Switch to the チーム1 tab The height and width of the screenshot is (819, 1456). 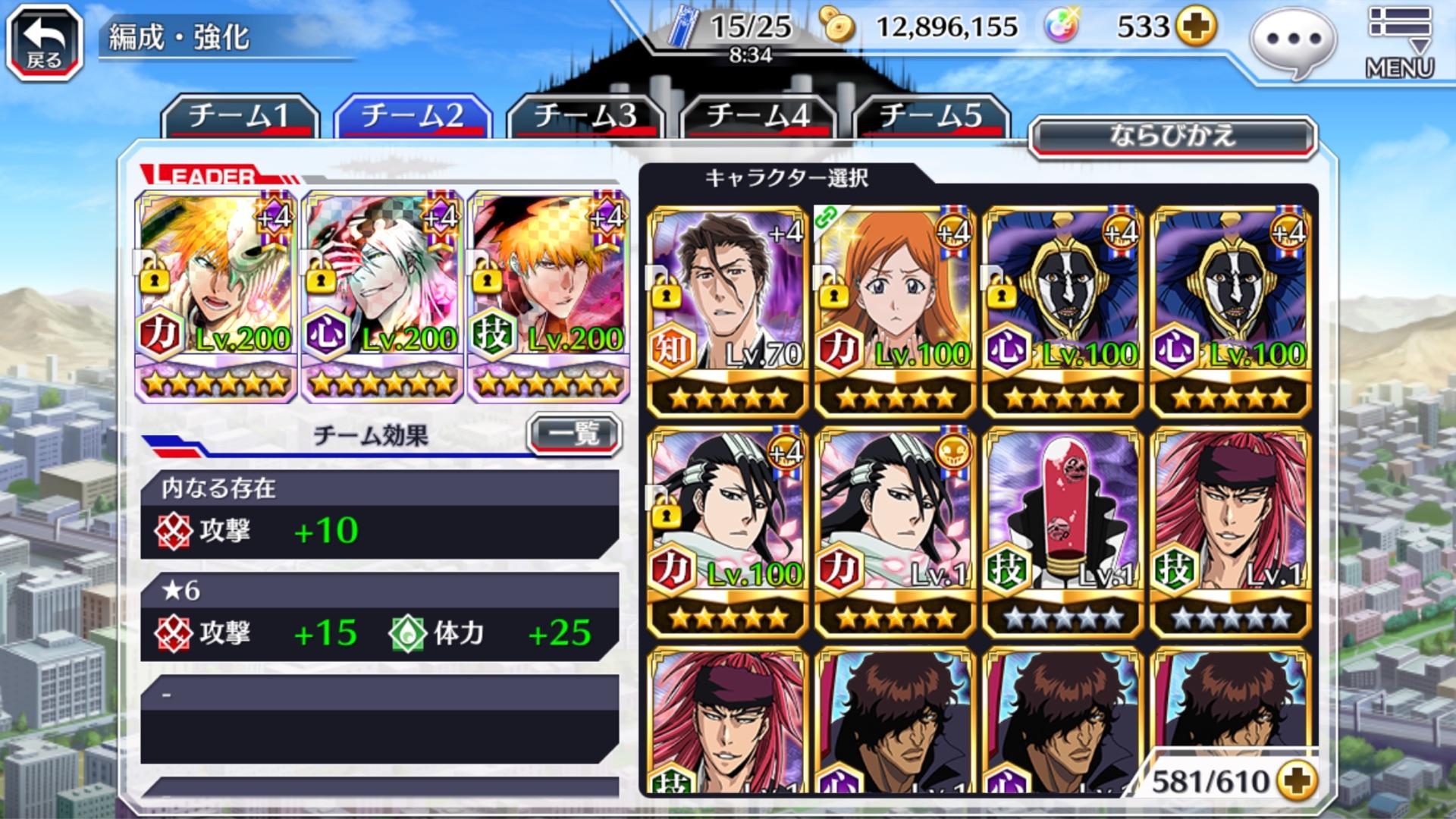coord(240,116)
